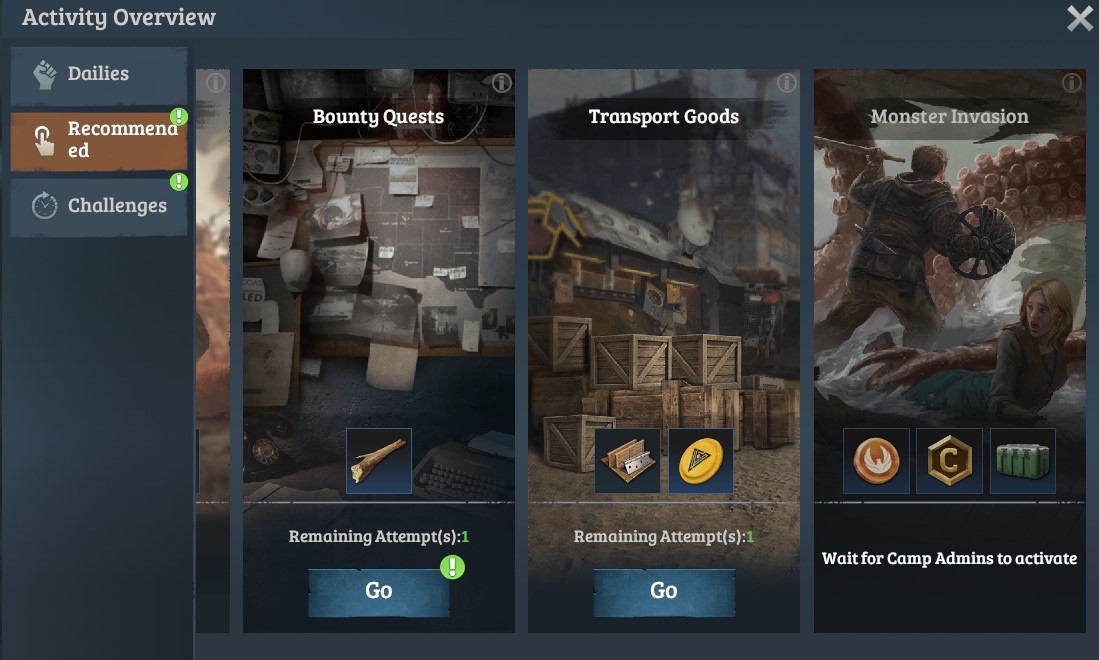View the orange phoenix token reward

click(876, 461)
